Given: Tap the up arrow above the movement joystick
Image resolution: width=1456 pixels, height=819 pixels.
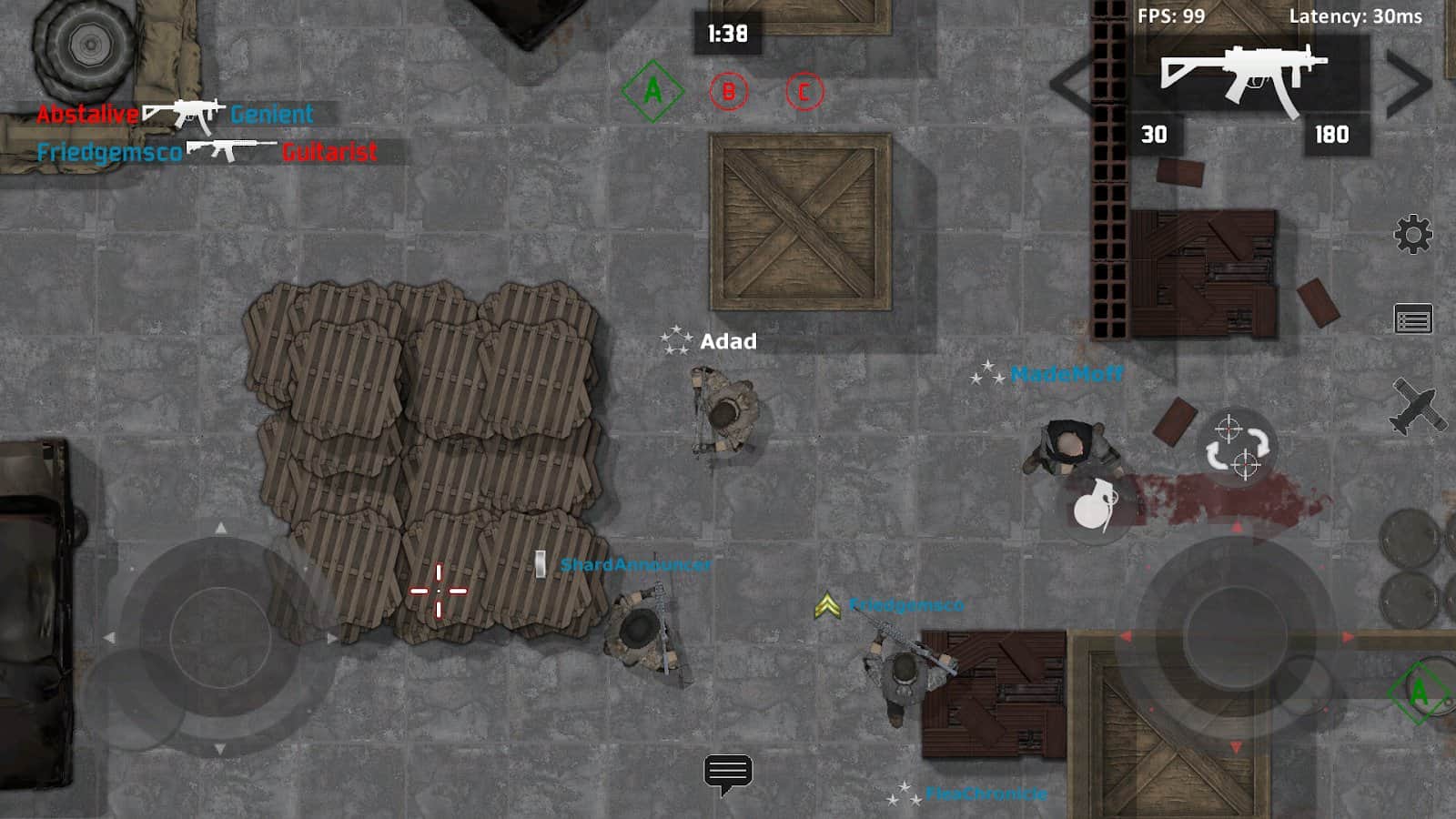Looking at the screenshot, I should (219, 528).
